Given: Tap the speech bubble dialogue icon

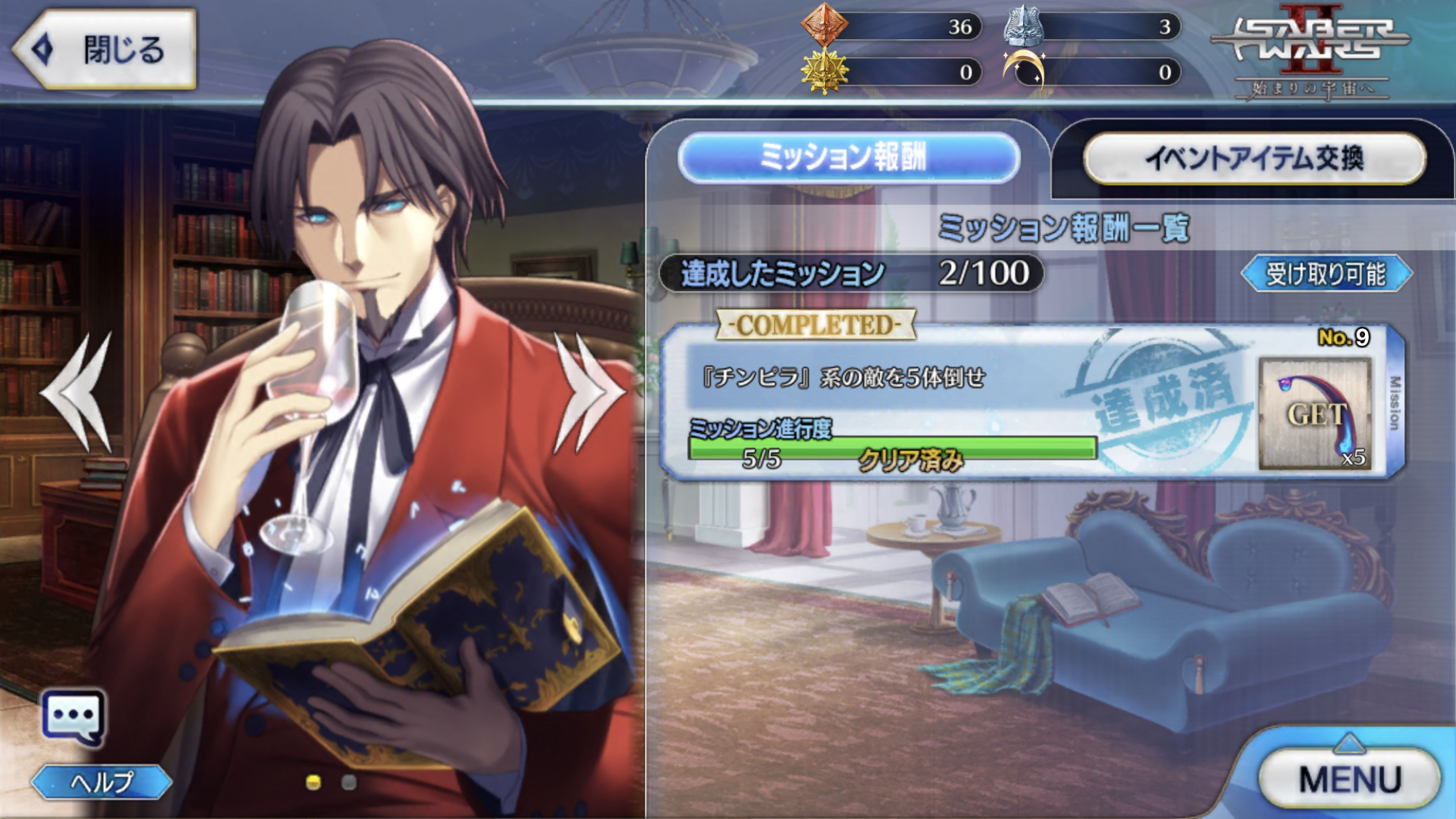Looking at the screenshot, I should (x=73, y=717).
